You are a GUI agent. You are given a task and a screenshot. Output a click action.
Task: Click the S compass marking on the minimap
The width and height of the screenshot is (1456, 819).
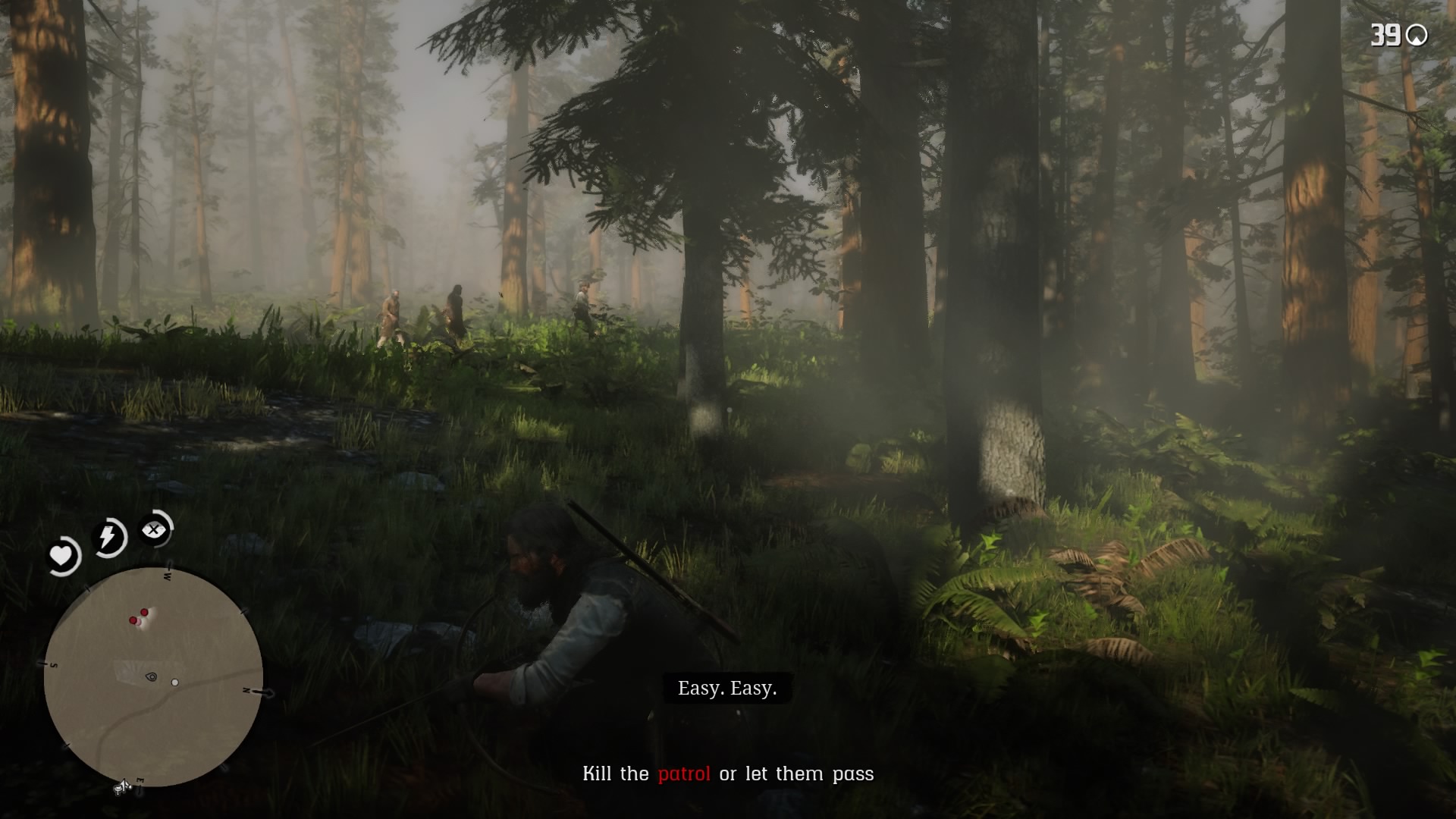click(54, 665)
